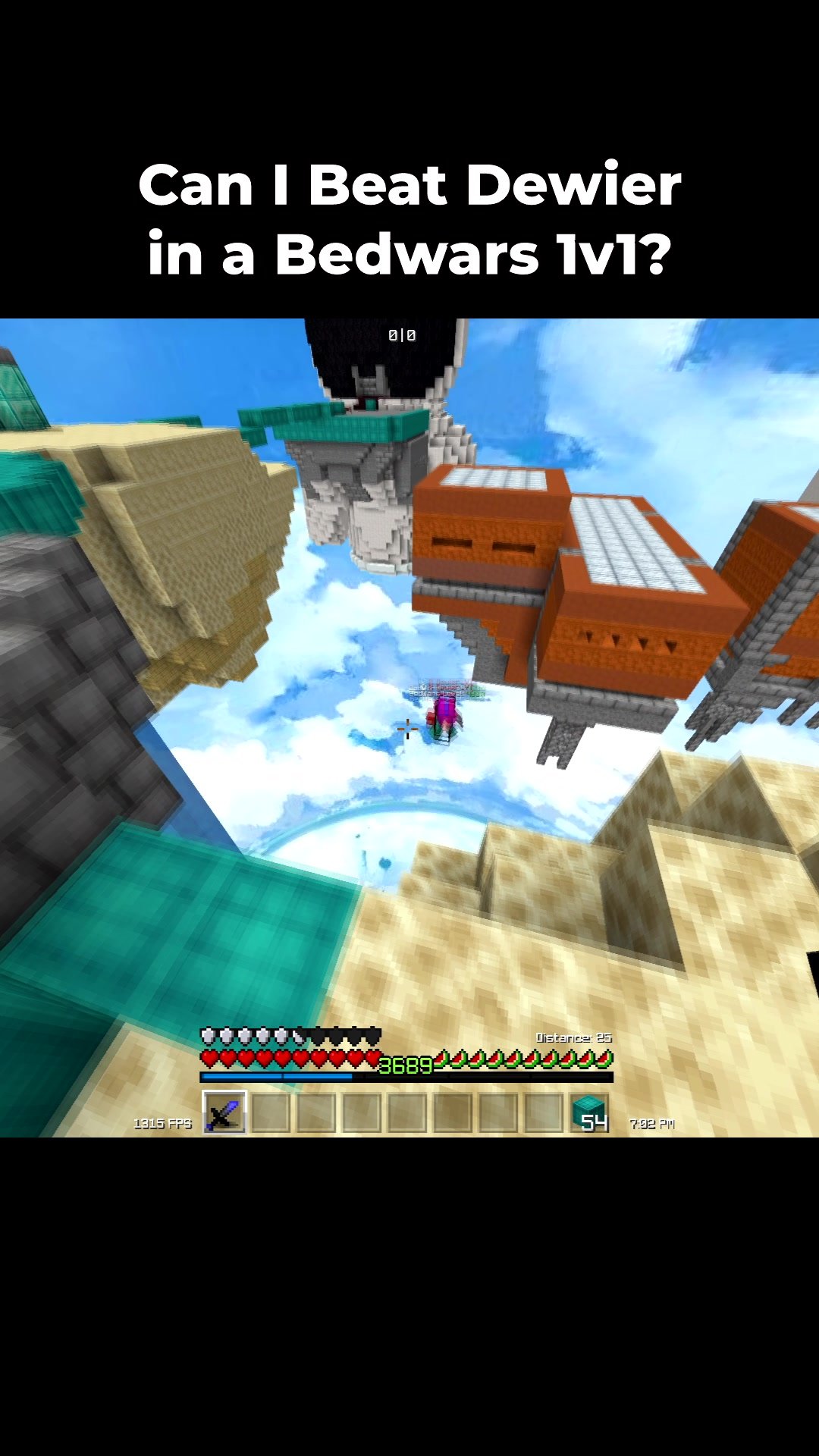Select the teal block stack slot
Image resolution: width=819 pixels, height=1456 pixels.
[x=589, y=1112]
